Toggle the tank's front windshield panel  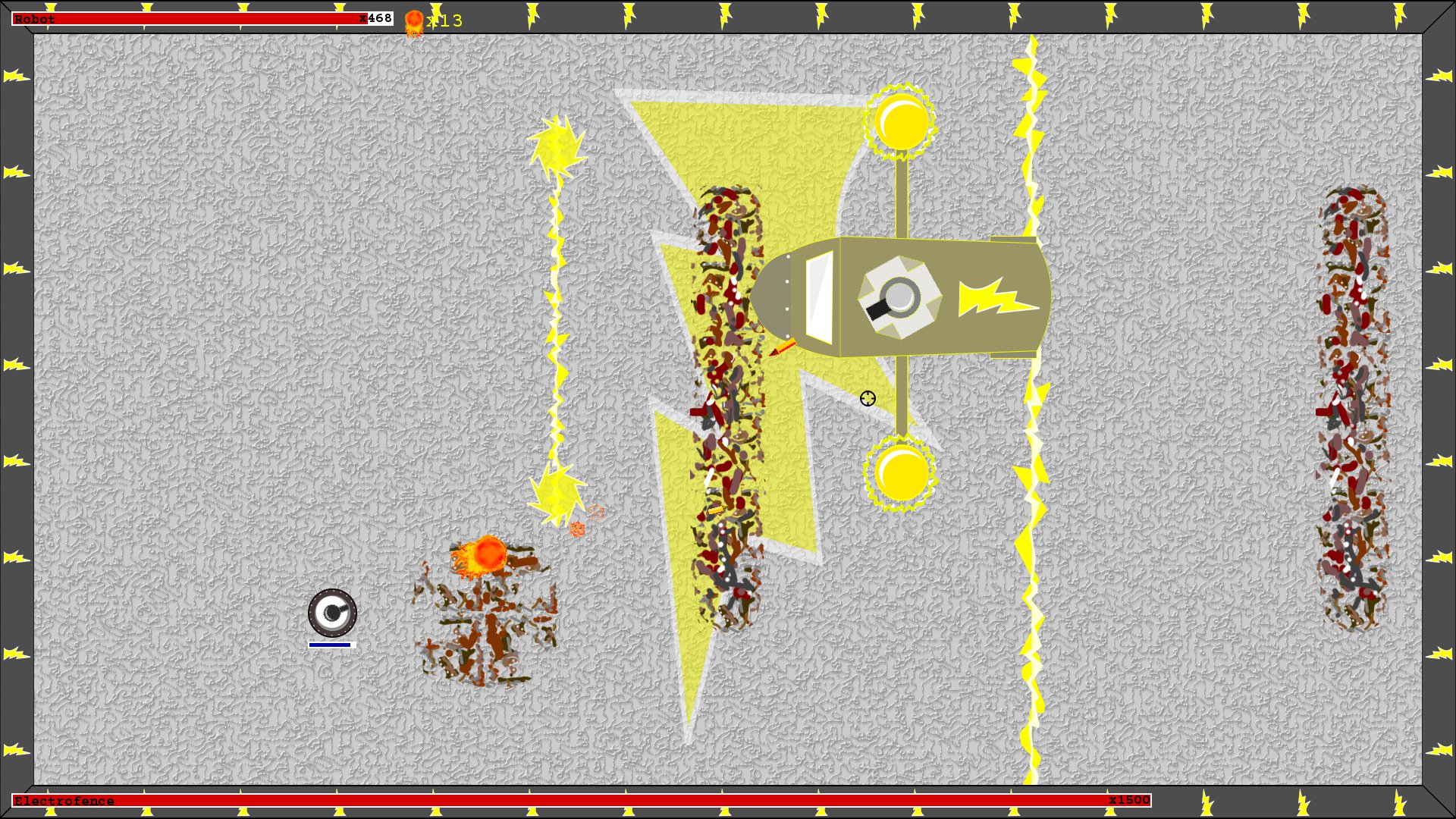point(819,300)
